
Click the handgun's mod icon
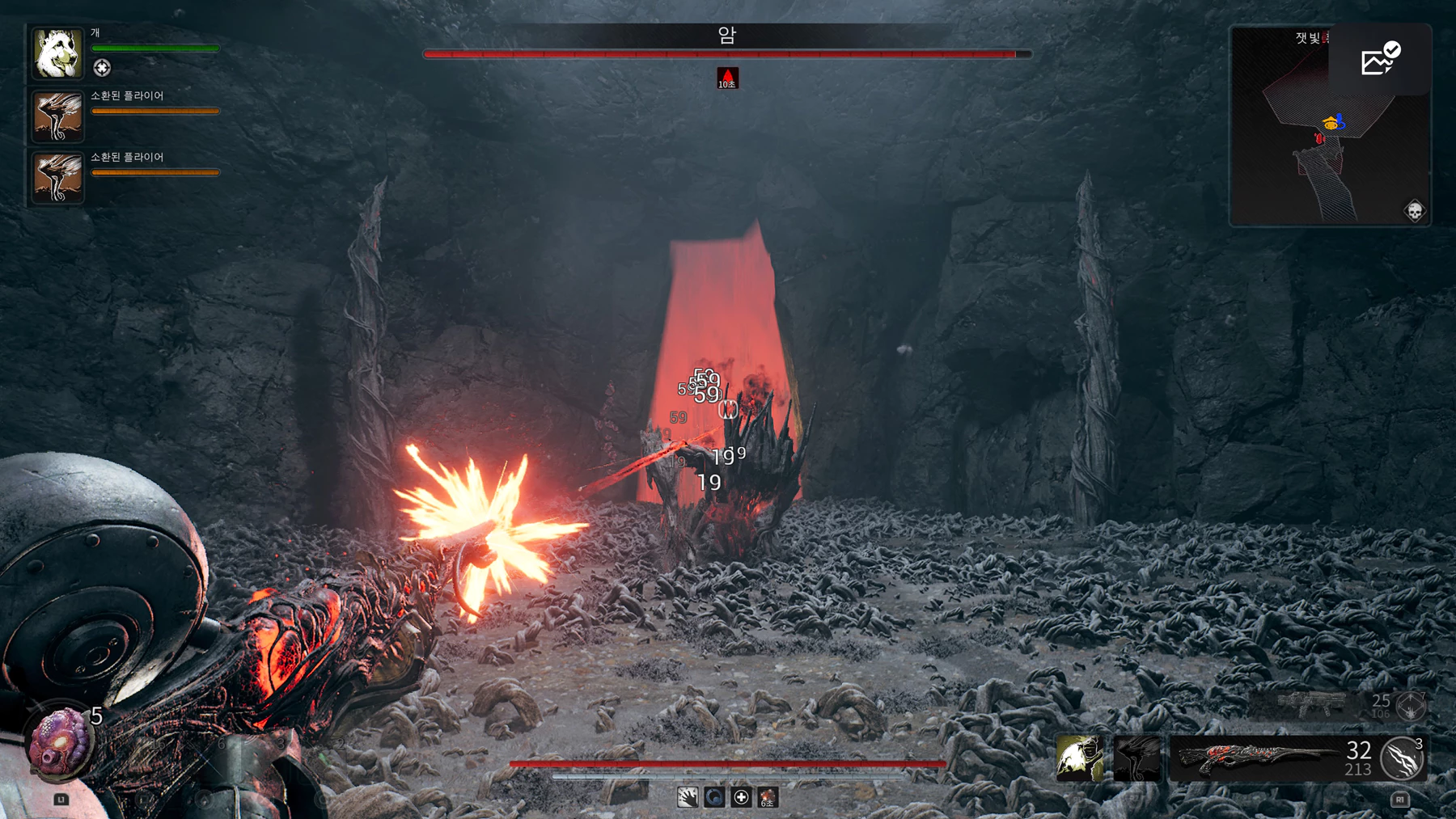(x=1411, y=706)
